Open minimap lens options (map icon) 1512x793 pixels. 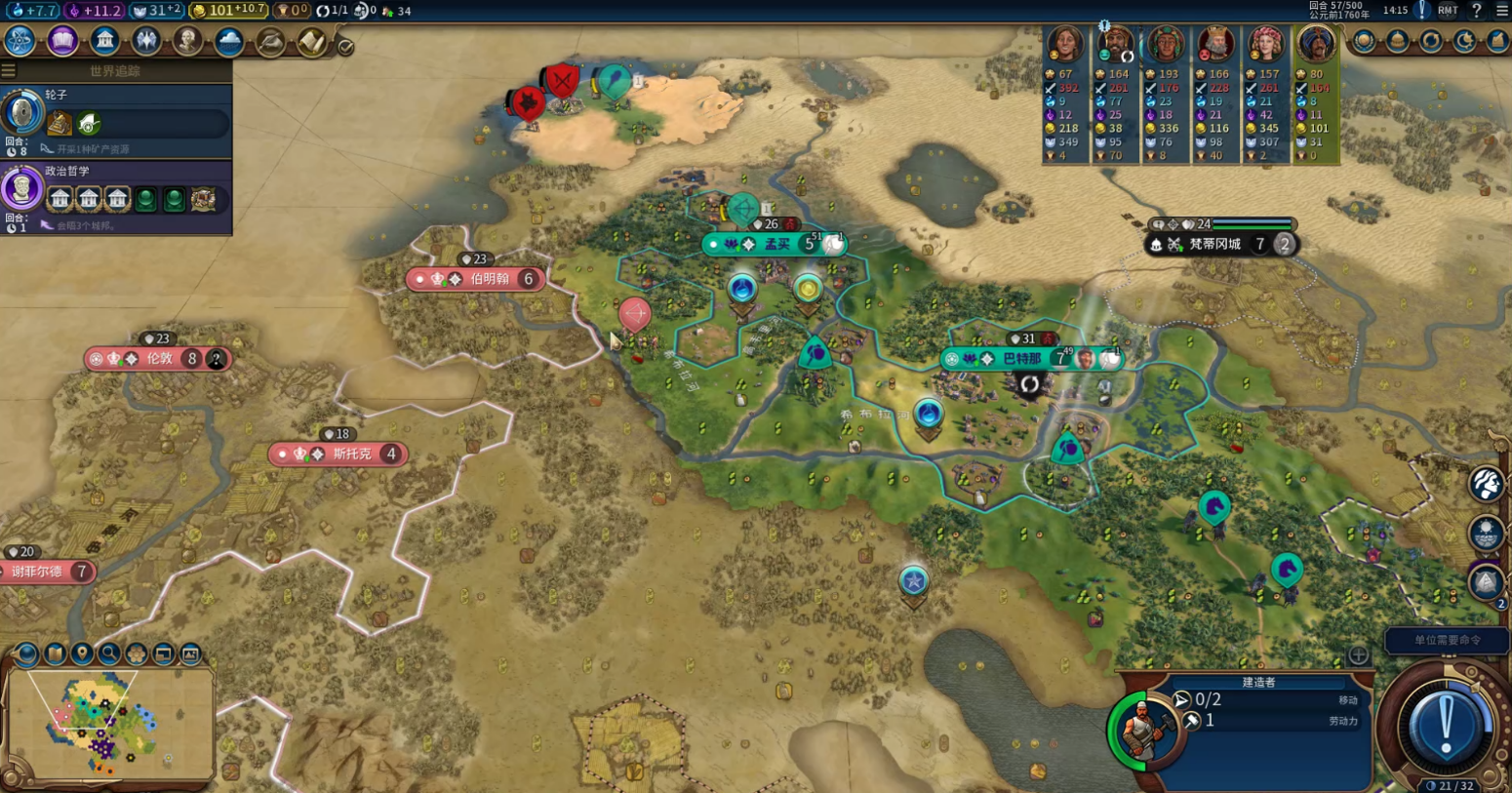pos(55,653)
